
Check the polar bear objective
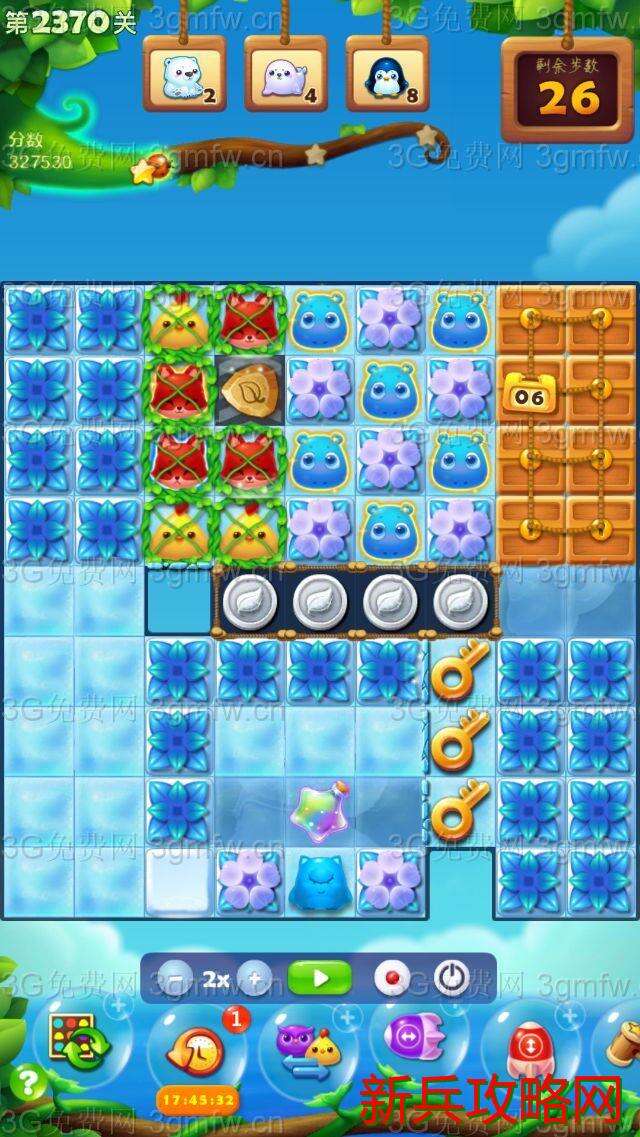tap(184, 76)
